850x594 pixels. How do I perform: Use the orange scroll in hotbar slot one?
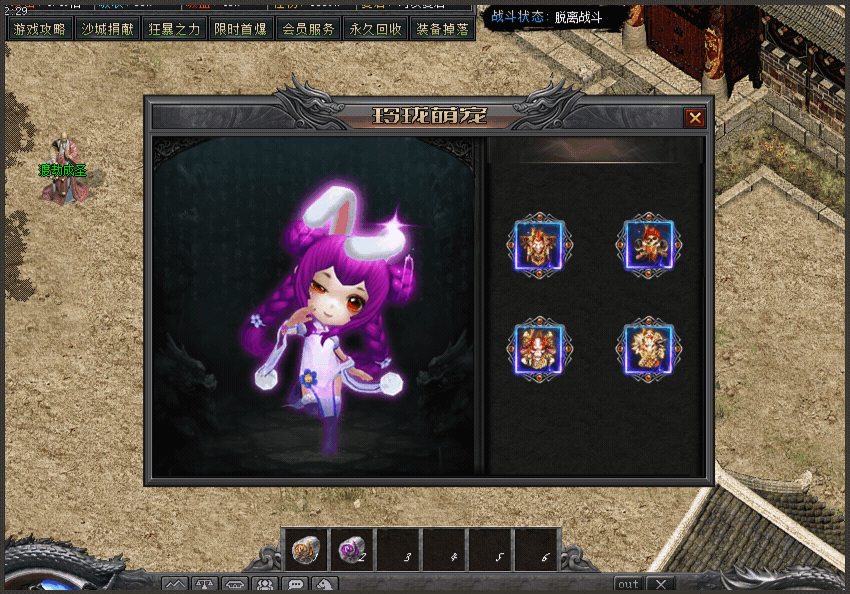(305, 549)
